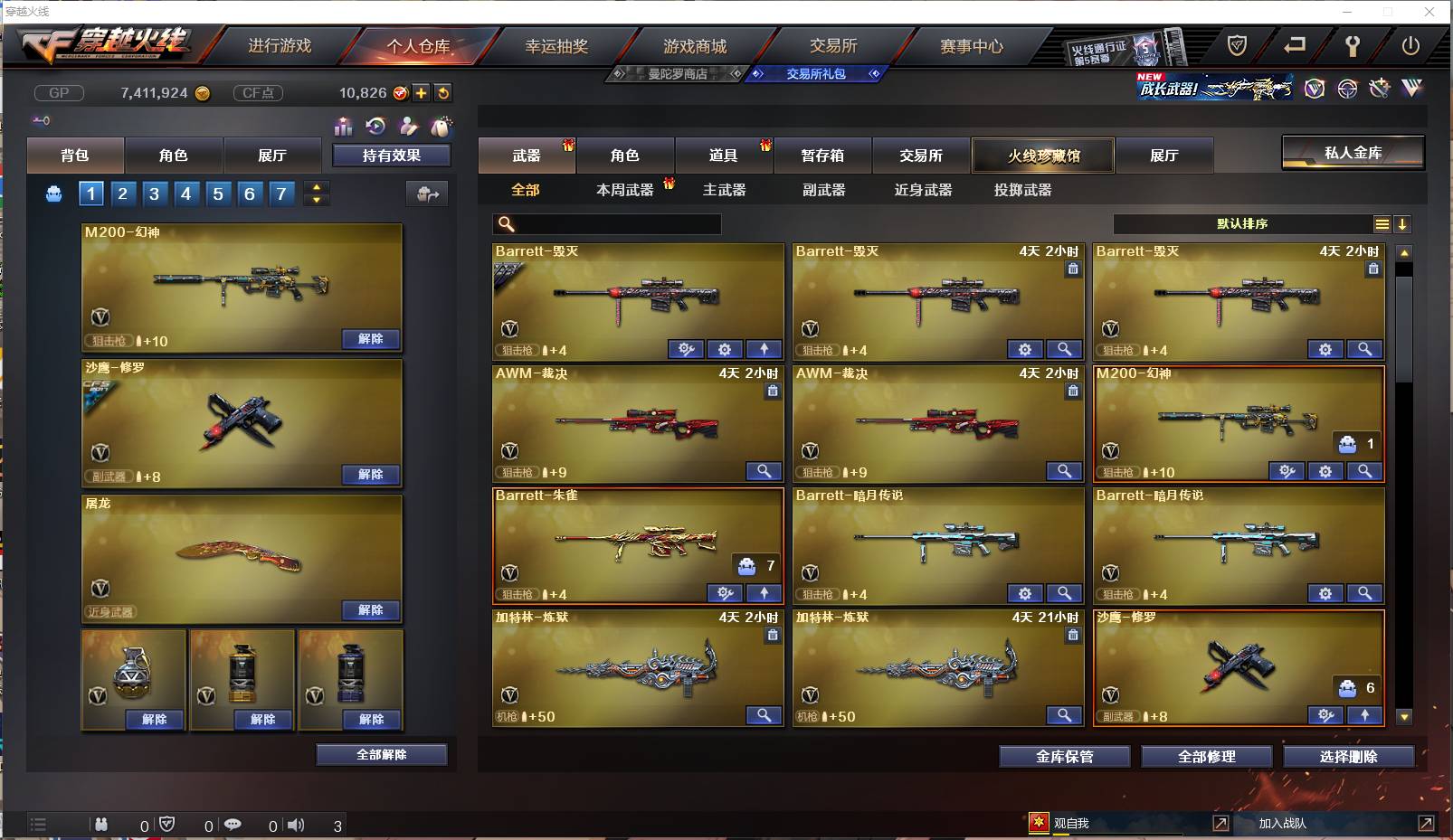The width and height of the screenshot is (1453, 840).
Task: Click the up arrow stepper beside backpack numbers
Action: tap(317, 187)
